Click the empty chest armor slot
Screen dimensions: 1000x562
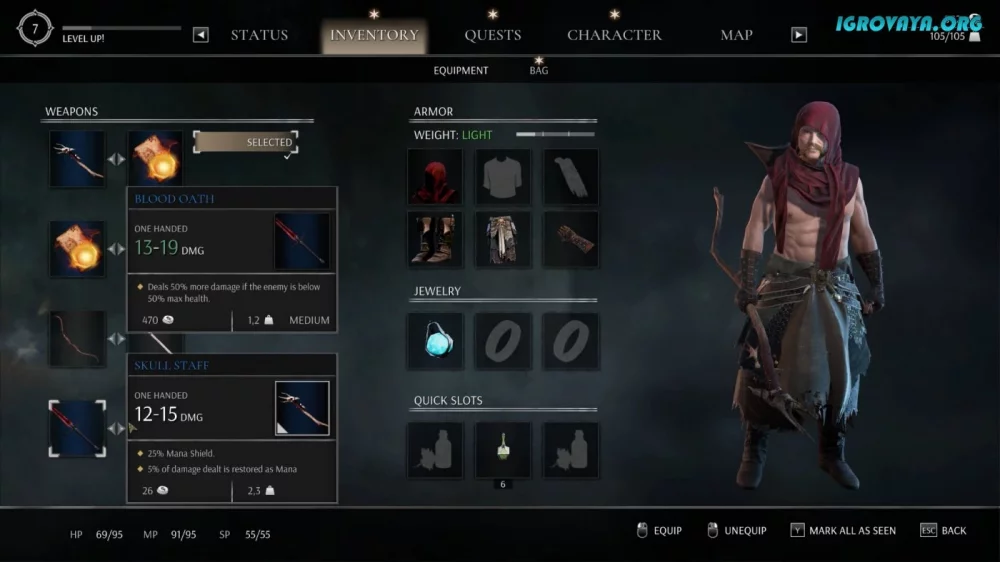503,177
